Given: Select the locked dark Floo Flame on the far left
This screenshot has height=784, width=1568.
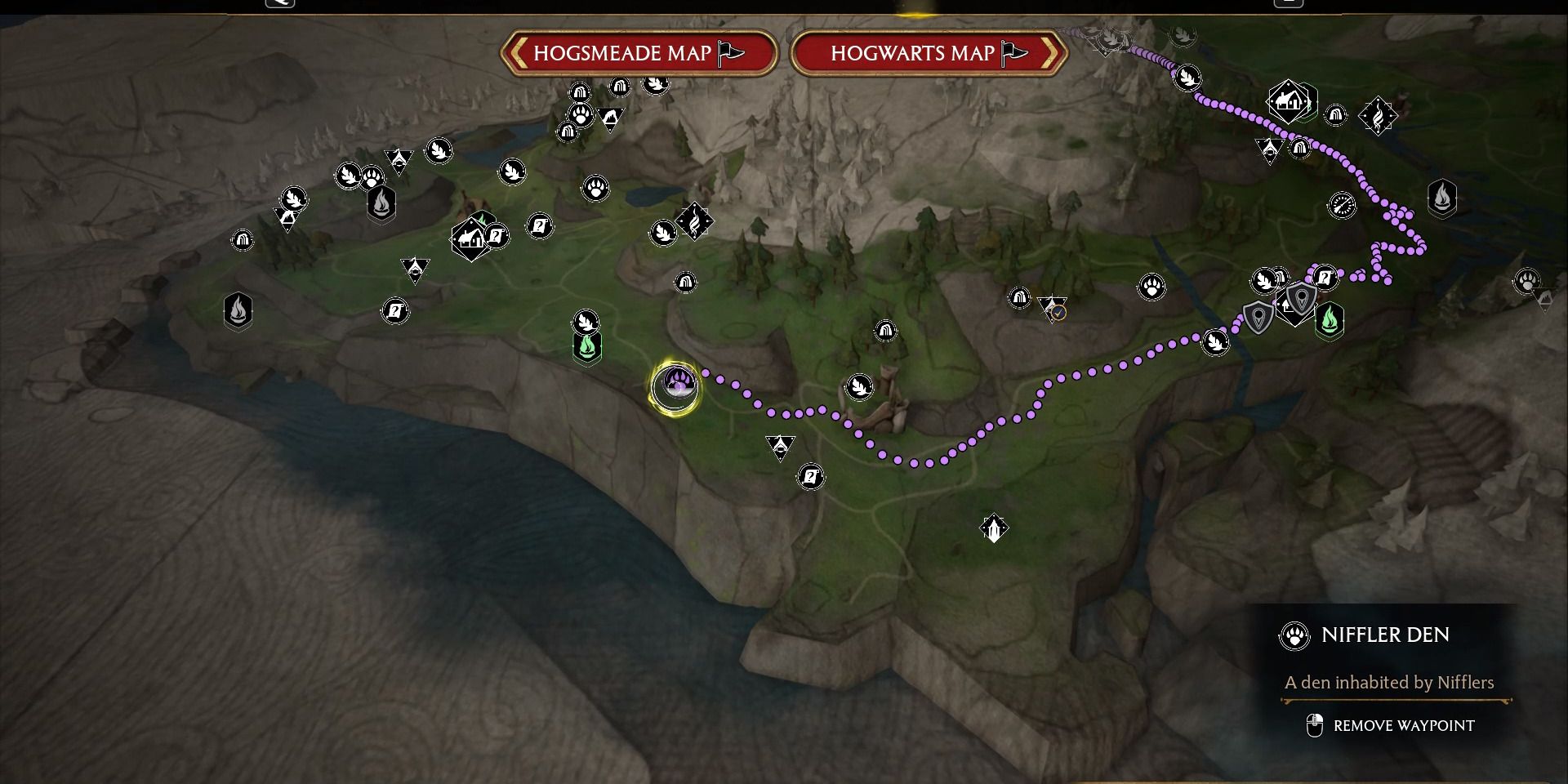Looking at the screenshot, I should (x=236, y=310).
